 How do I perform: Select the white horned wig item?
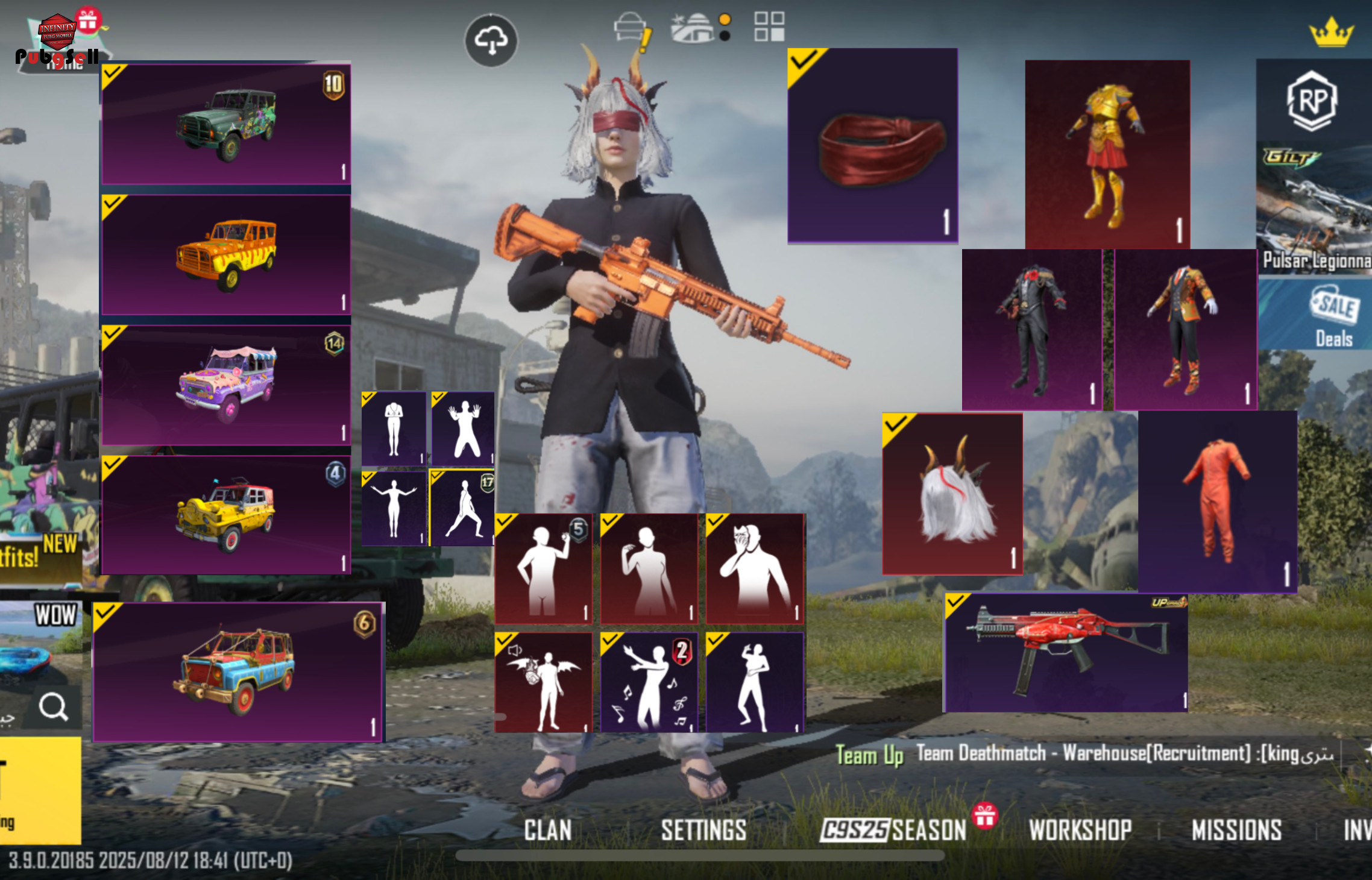click(952, 494)
